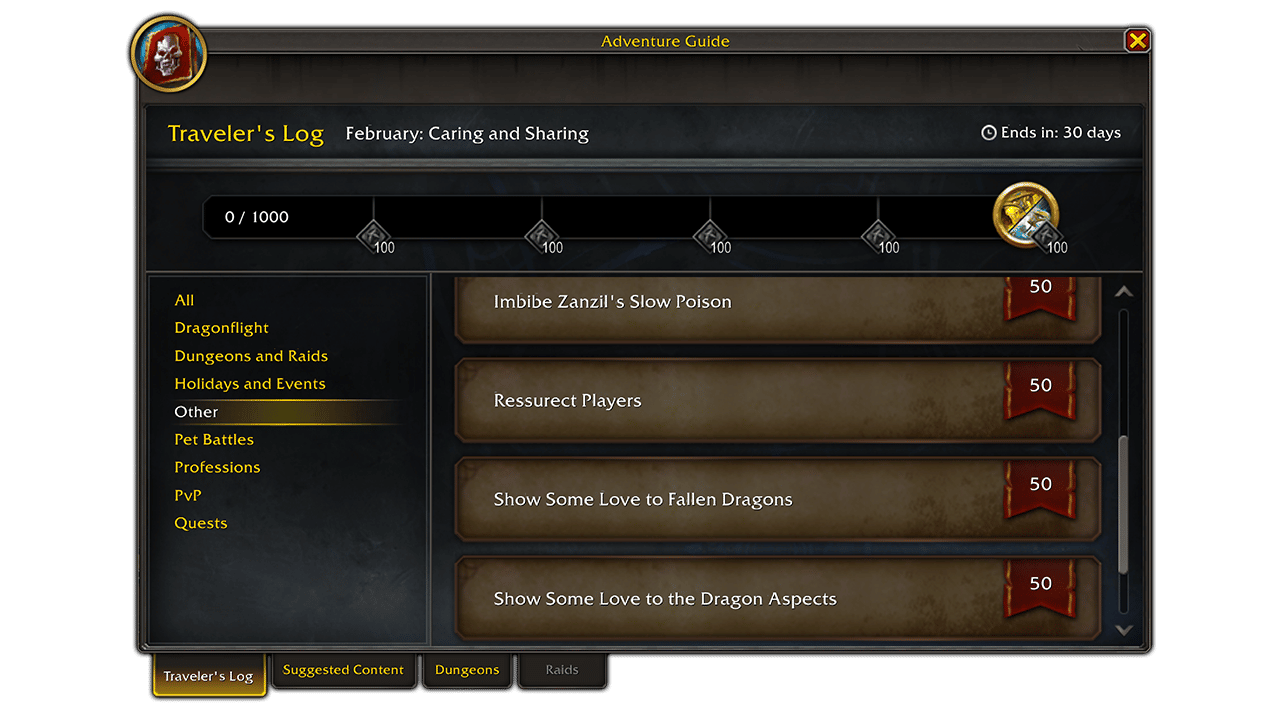Screen dimensions: 1280x720
Task: Select the Dragonflight filter
Action: click(221, 327)
